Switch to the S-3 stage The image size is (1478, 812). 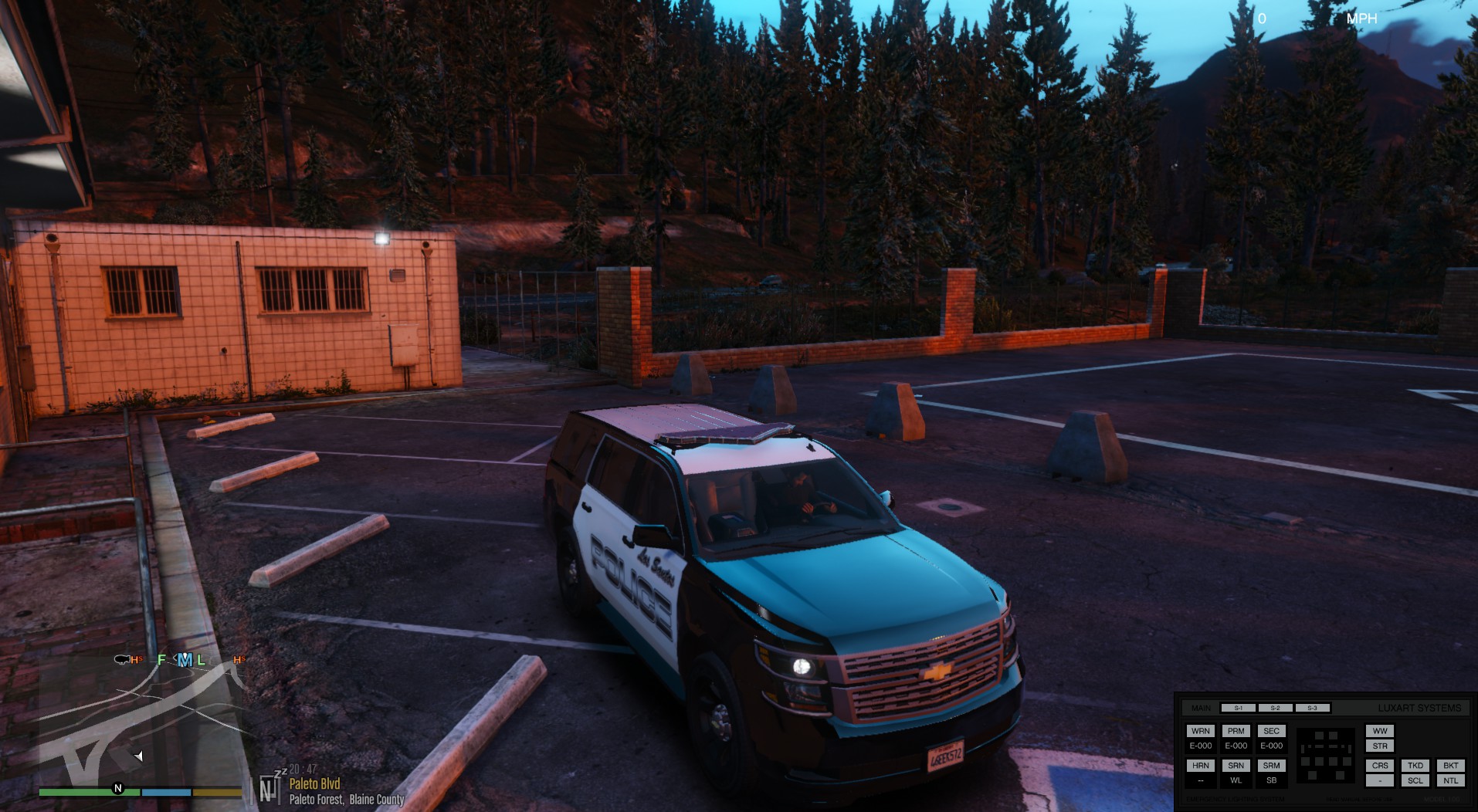[1312, 708]
